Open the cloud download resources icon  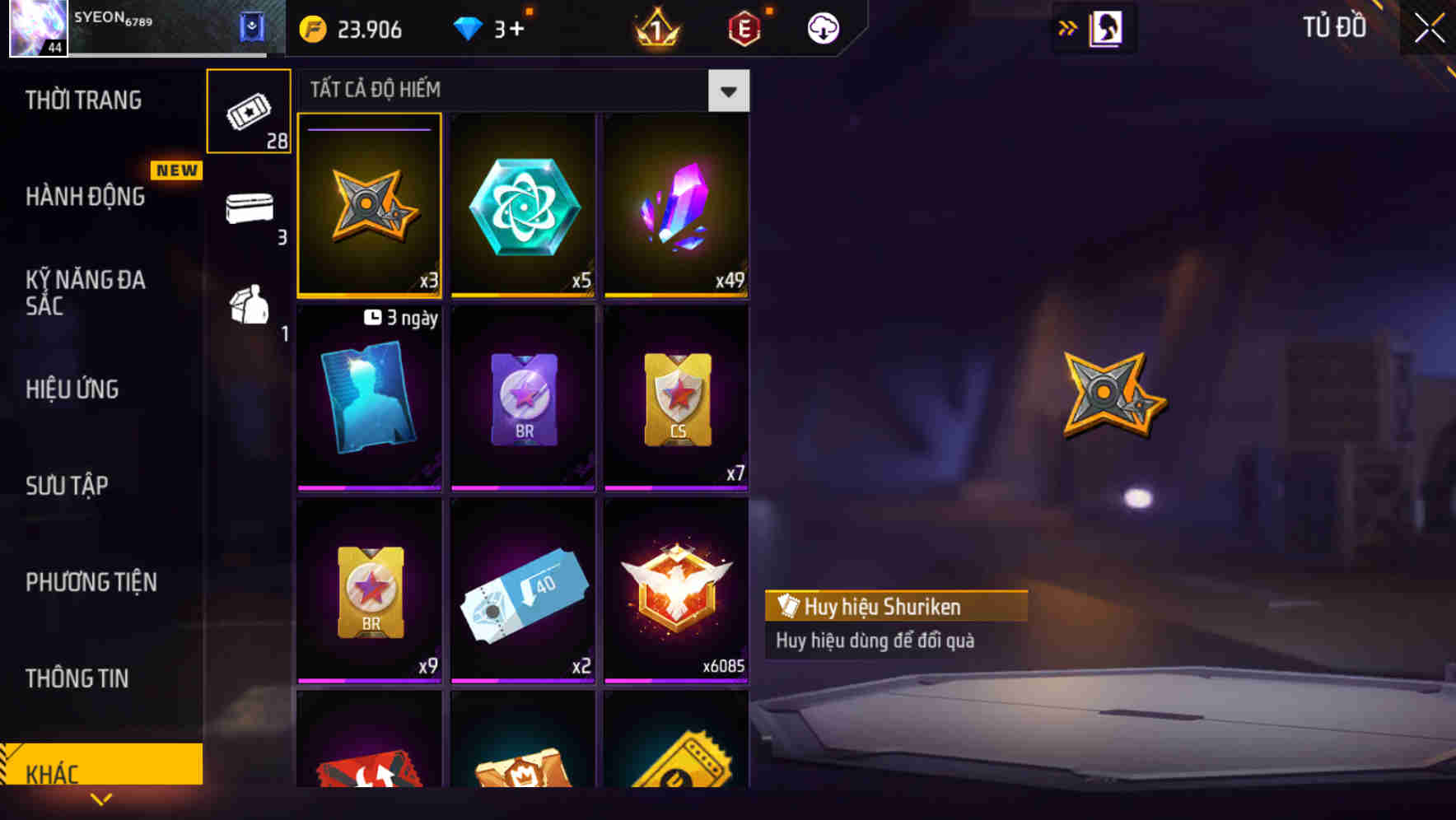pos(823,27)
